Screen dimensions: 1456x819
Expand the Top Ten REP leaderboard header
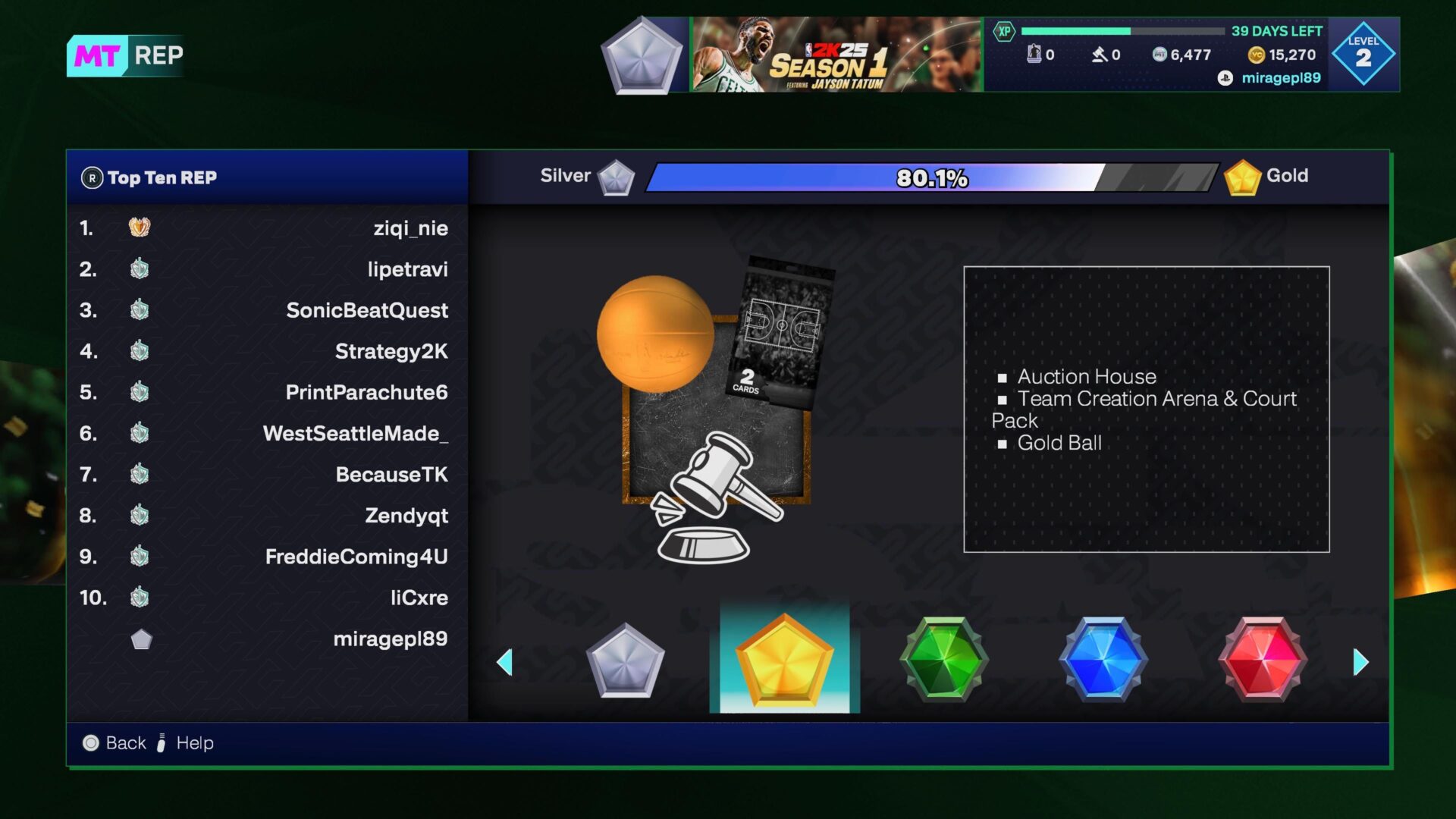pos(163,177)
